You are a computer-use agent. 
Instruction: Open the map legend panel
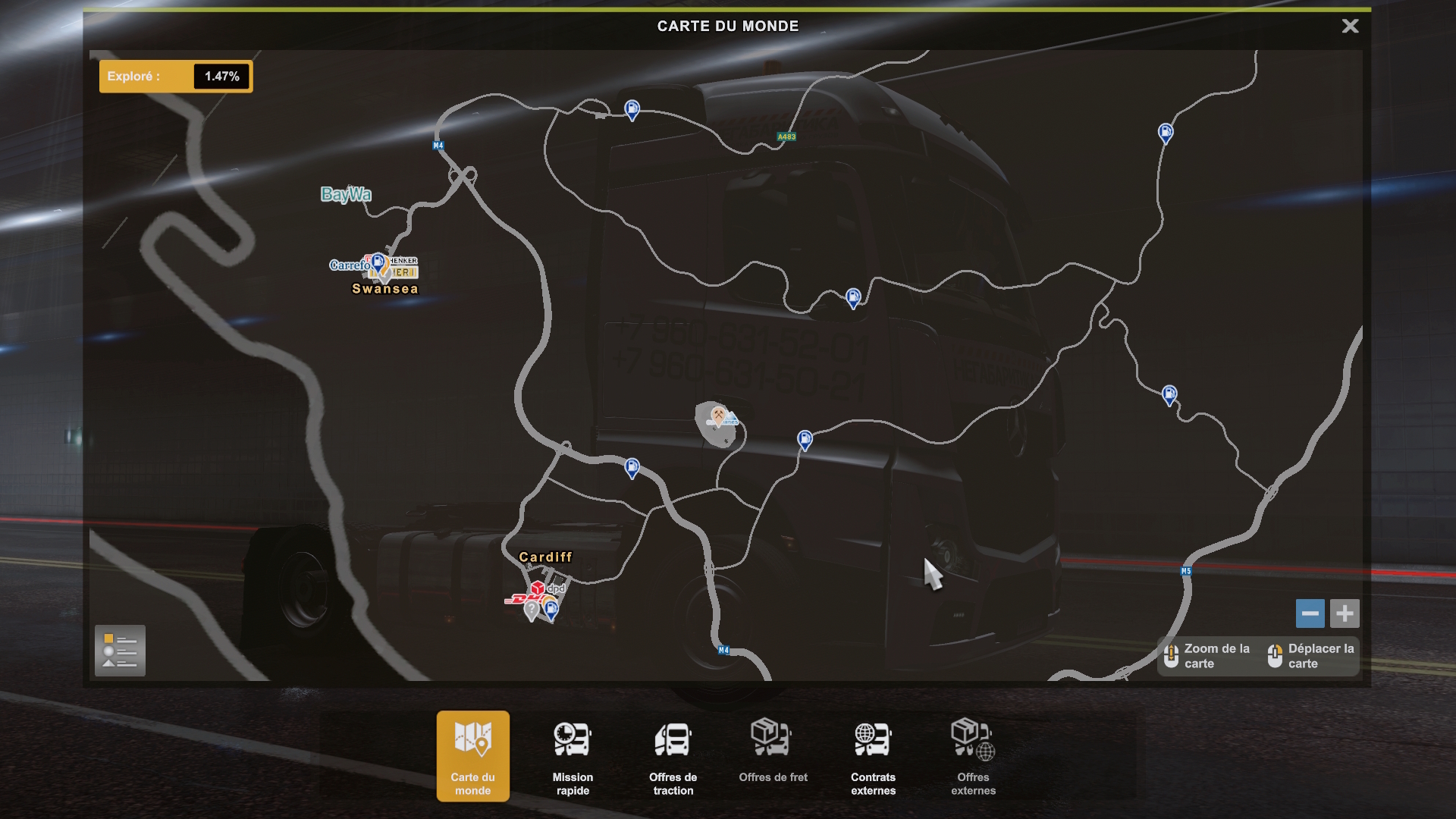click(x=120, y=651)
